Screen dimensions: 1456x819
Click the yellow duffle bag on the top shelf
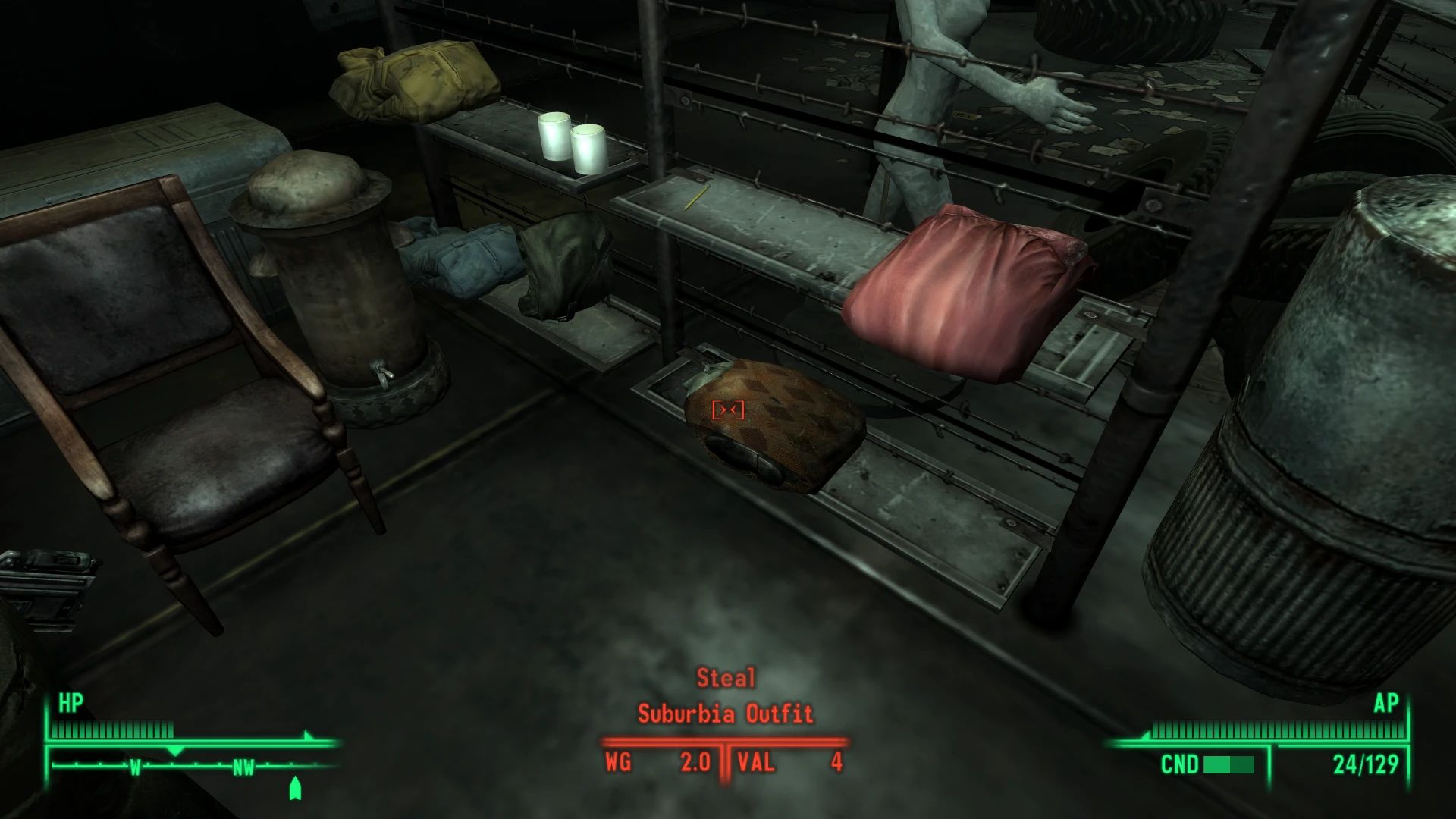coord(413,80)
